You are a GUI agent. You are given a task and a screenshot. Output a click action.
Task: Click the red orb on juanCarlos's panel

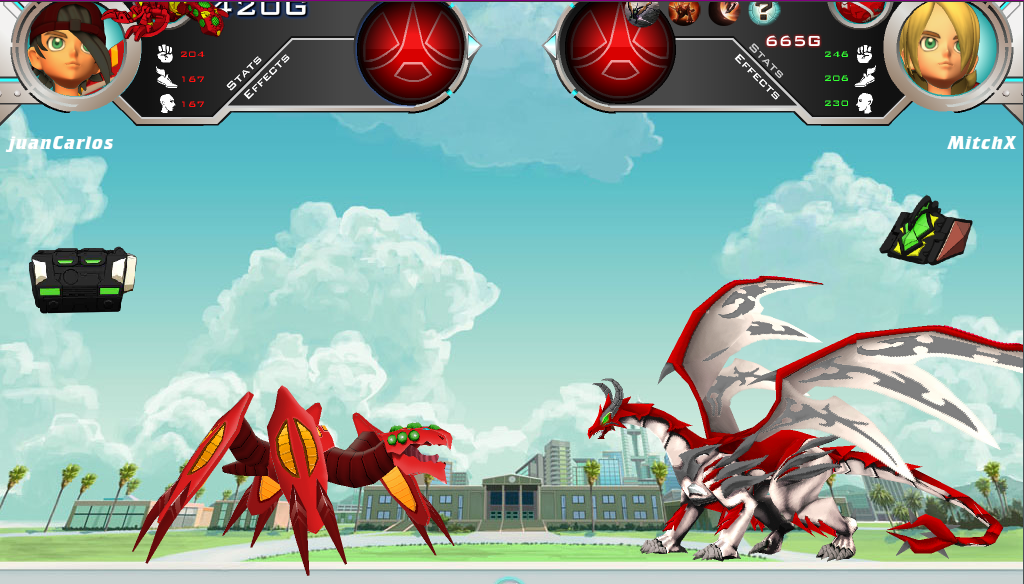[412, 48]
